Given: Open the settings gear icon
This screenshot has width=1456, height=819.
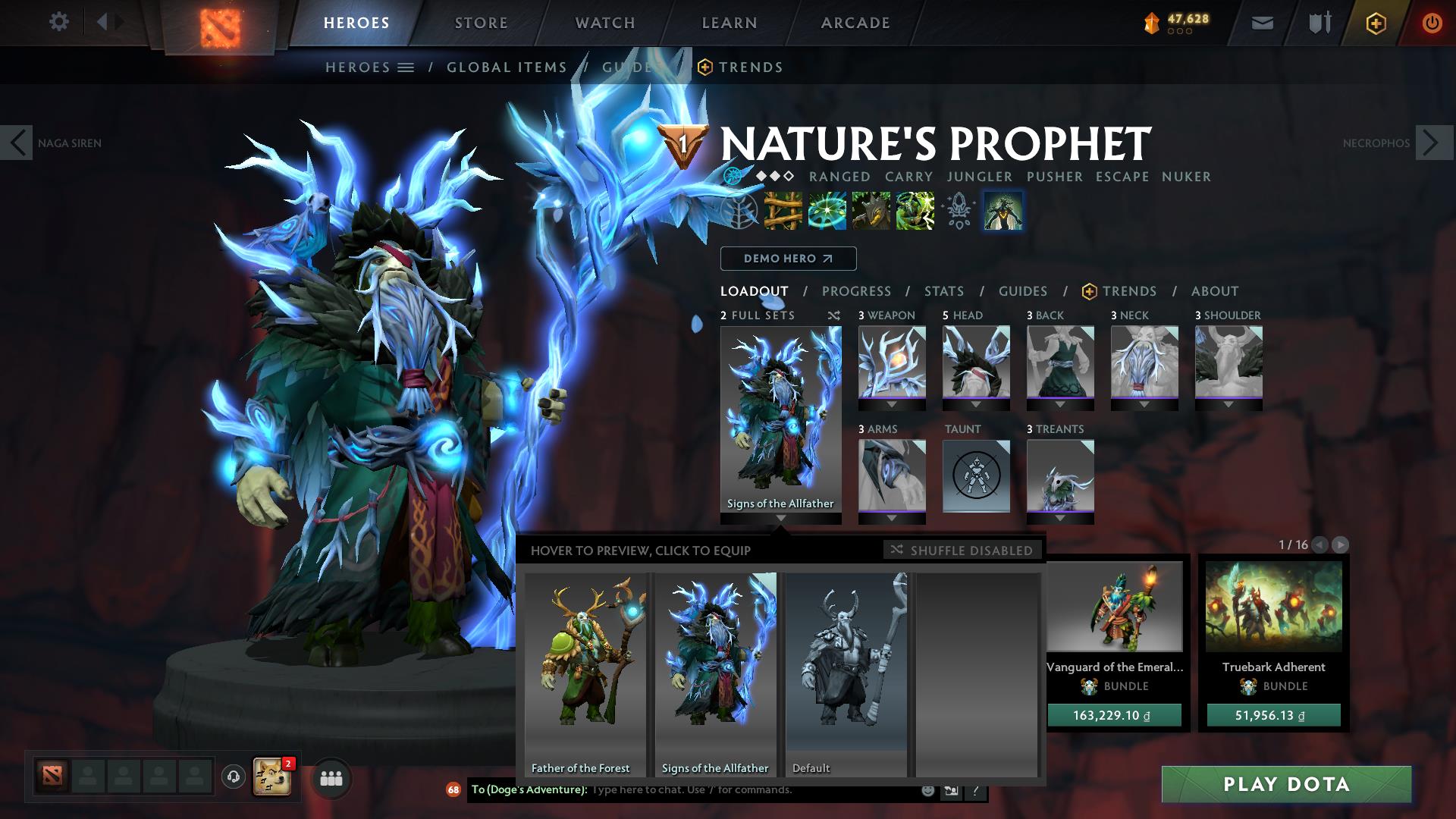Looking at the screenshot, I should coord(59,22).
